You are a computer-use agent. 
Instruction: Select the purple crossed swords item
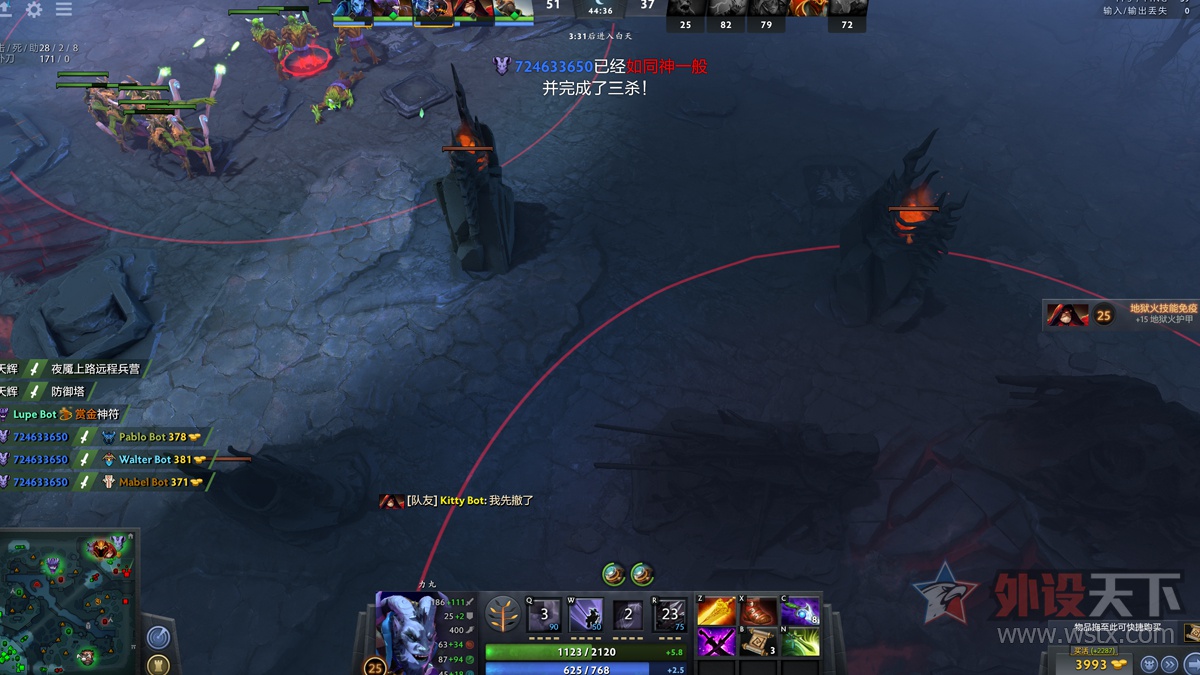click(x=717, y=642)
